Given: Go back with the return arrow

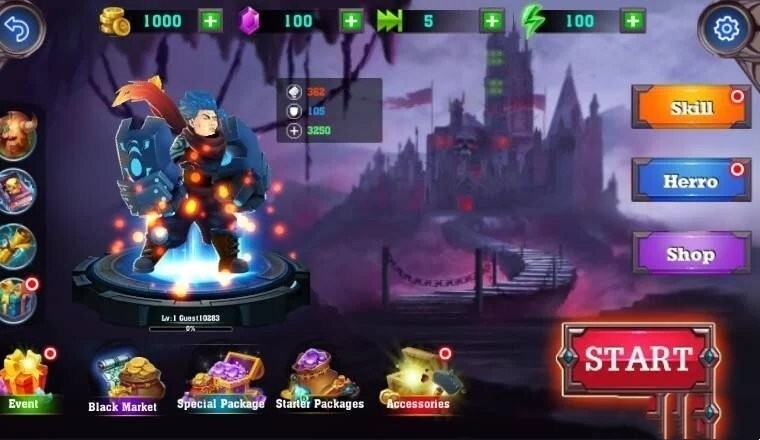Looking at the screenshot, I should 20,27.
